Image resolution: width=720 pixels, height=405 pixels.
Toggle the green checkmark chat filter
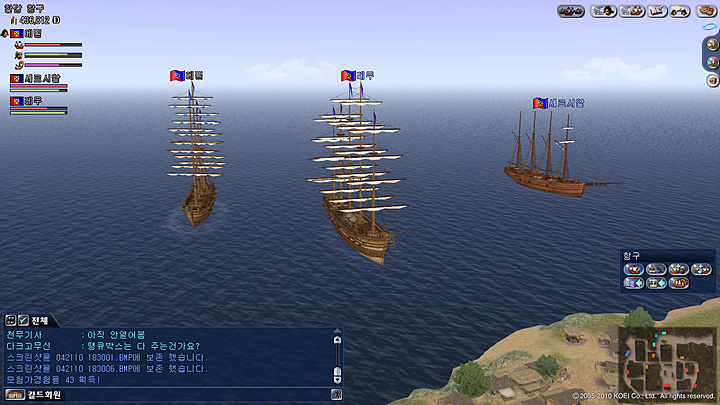21,319
